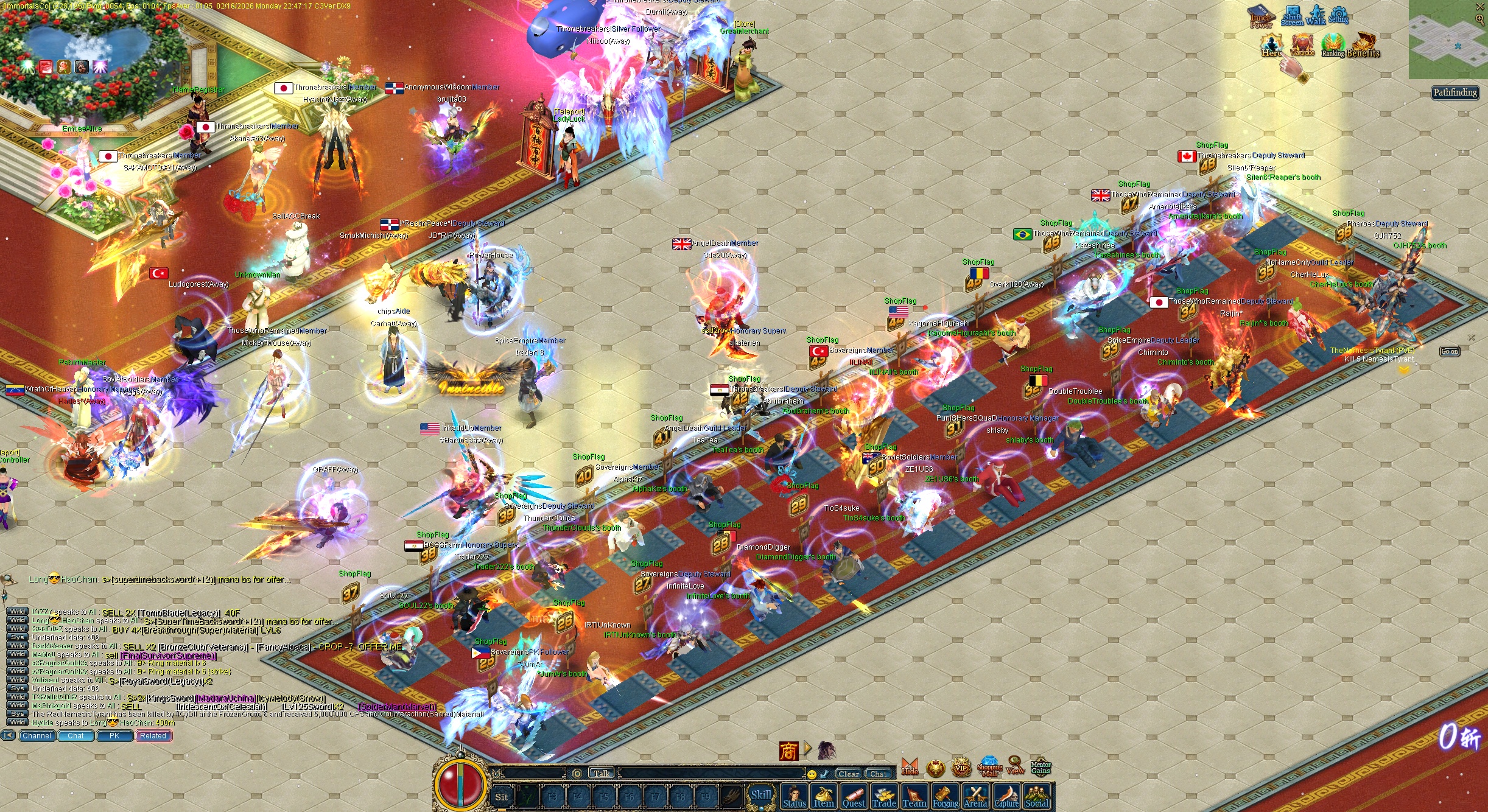Screen dimensions: 1488x812
Task: Open the Arena icon
Action: 976,796
